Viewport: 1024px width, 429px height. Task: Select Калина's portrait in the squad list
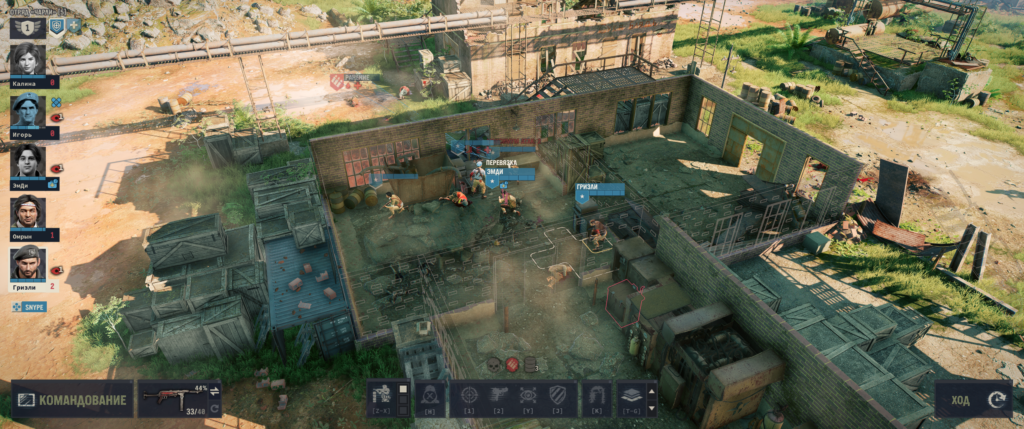point(27,59)
